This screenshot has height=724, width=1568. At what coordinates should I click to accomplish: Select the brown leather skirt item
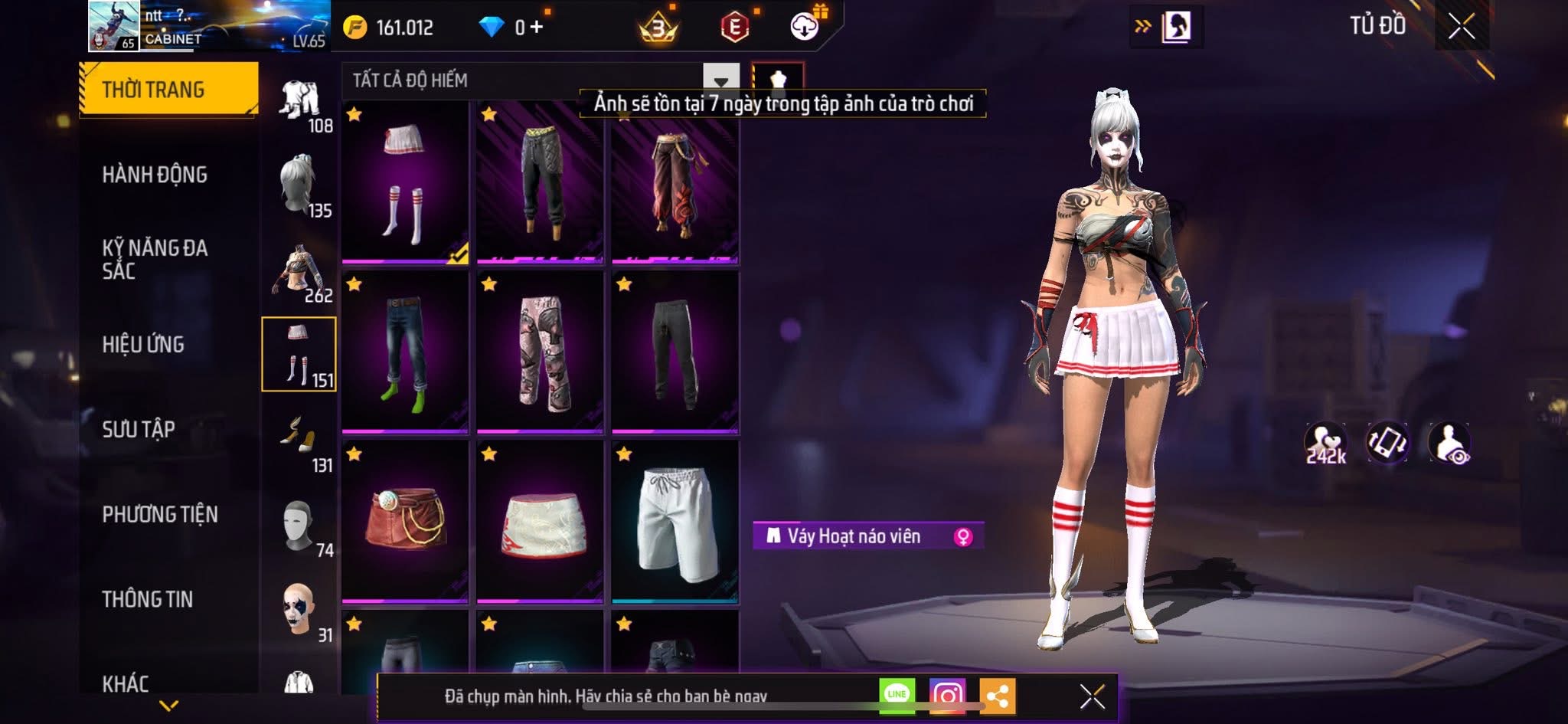coord(404,521)
